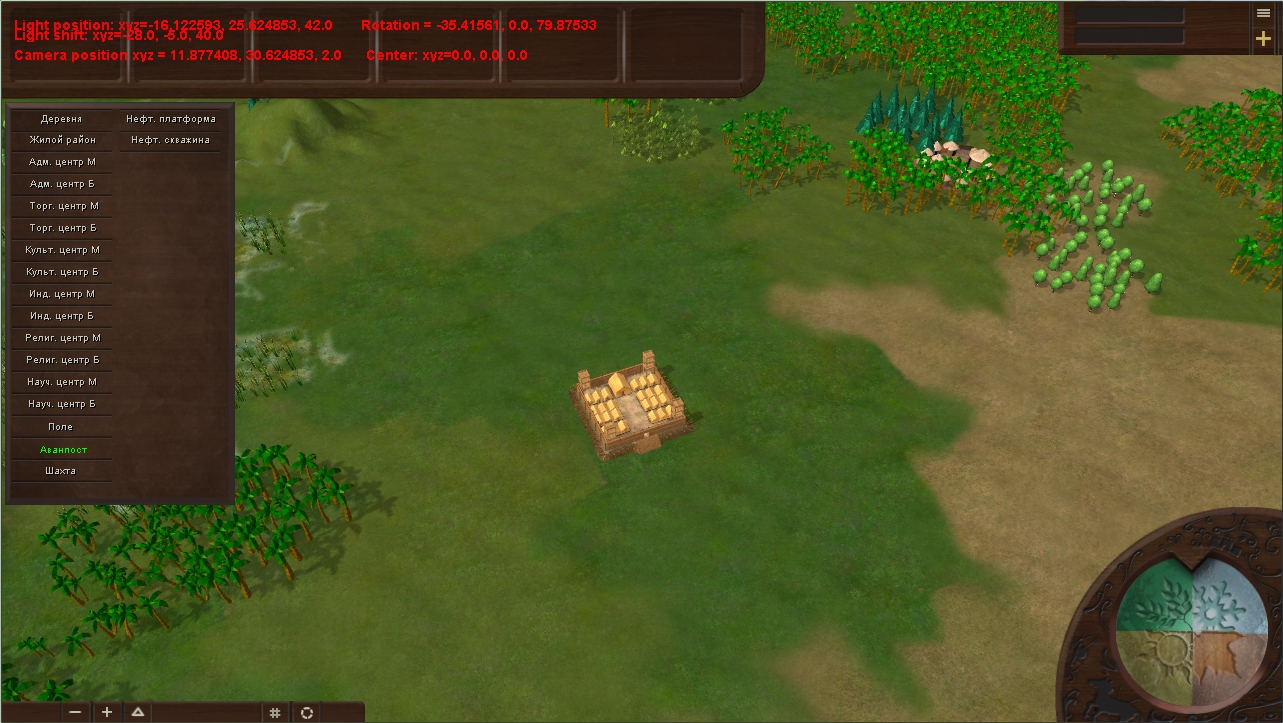Open the hamburger menu in top corner
1283x723 pixels.
[x=1264, y=13]
